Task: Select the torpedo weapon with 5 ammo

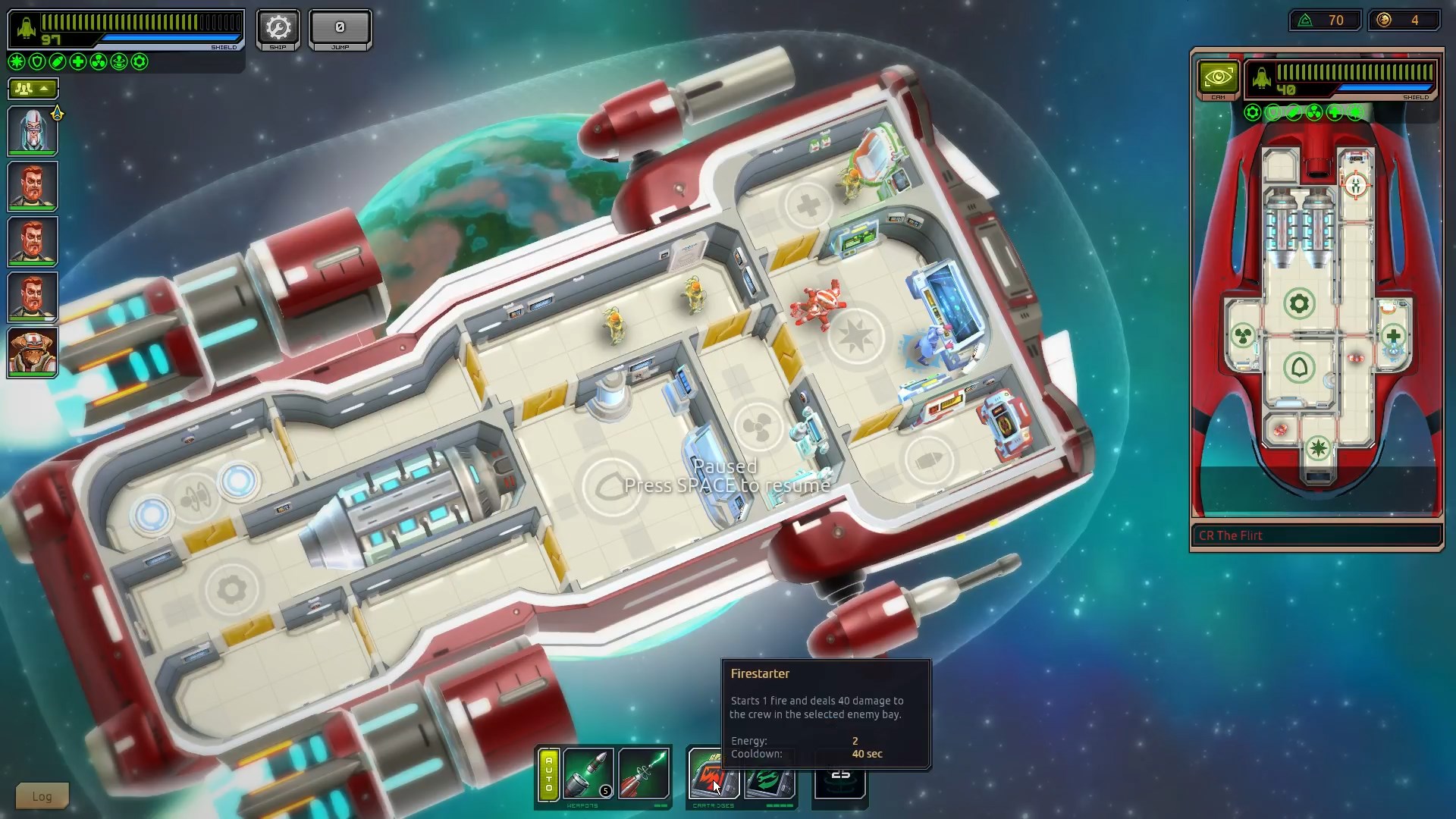Action: point(588,773)
